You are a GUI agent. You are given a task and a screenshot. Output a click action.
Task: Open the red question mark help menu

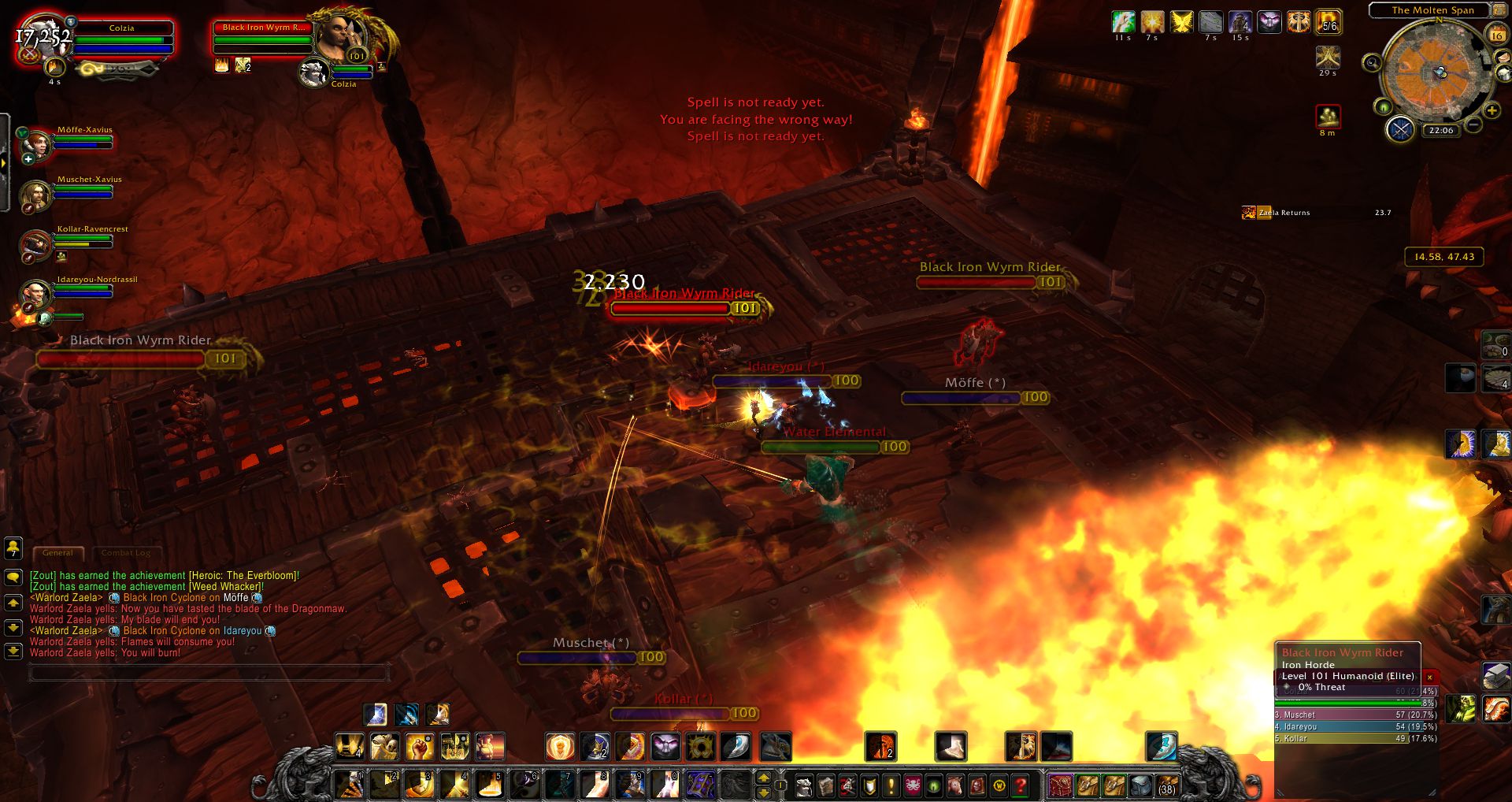click(x=1021, y=785)
